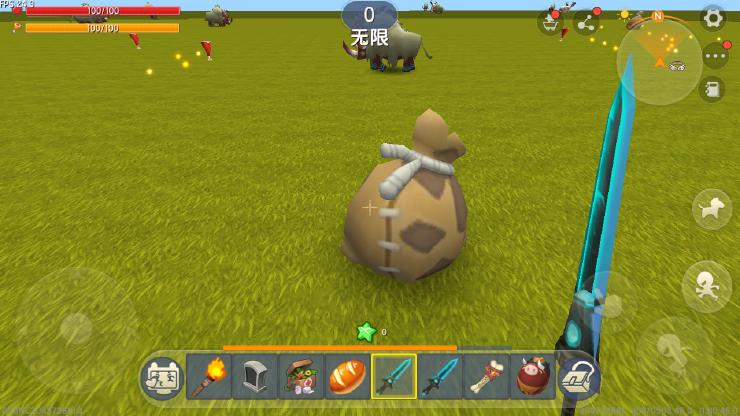Open the shop cart icon
The image size is (740, 416).
click(x=551, y=22)
